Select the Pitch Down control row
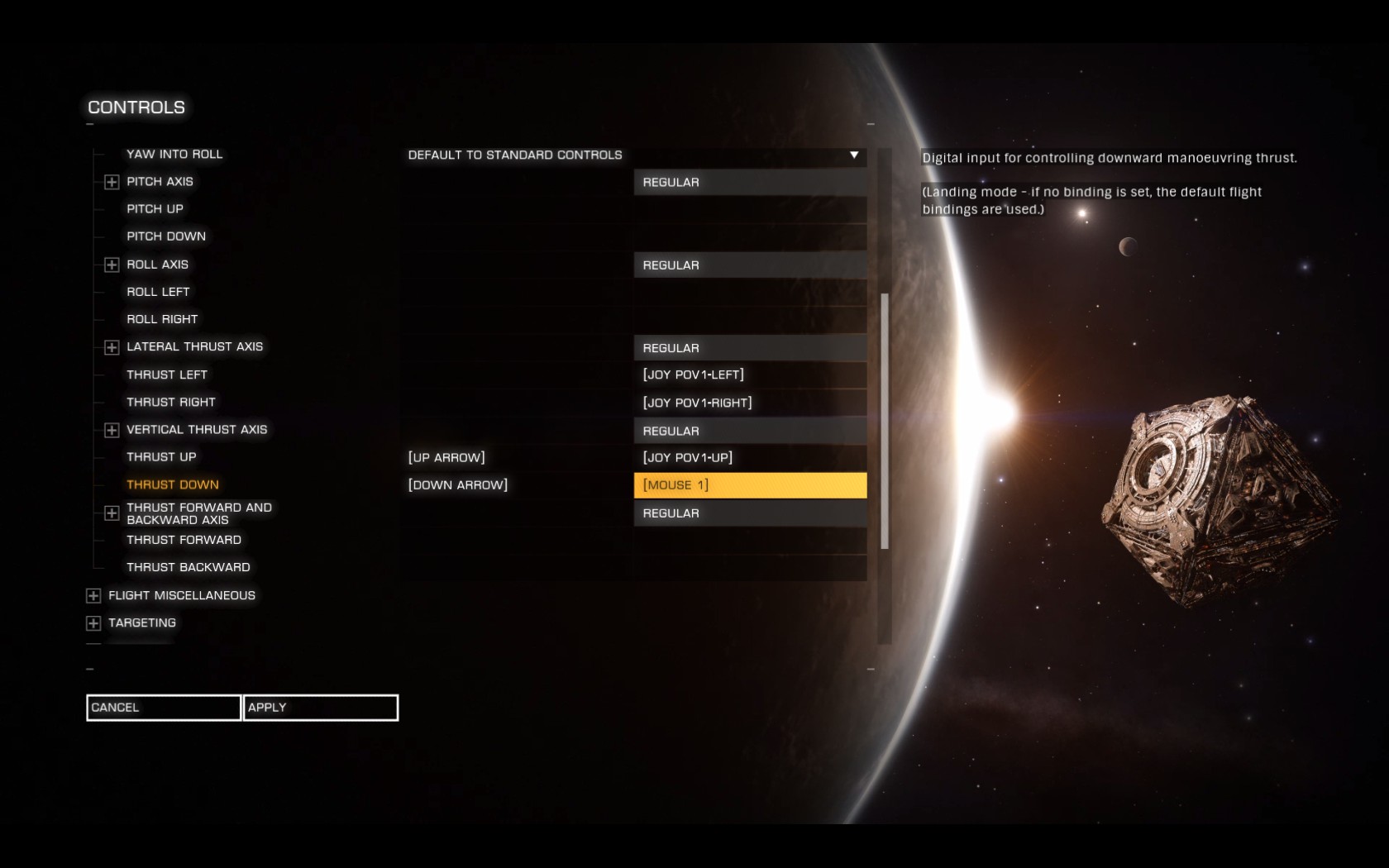This screenshot has width=1389, height=868. point(166,236)
